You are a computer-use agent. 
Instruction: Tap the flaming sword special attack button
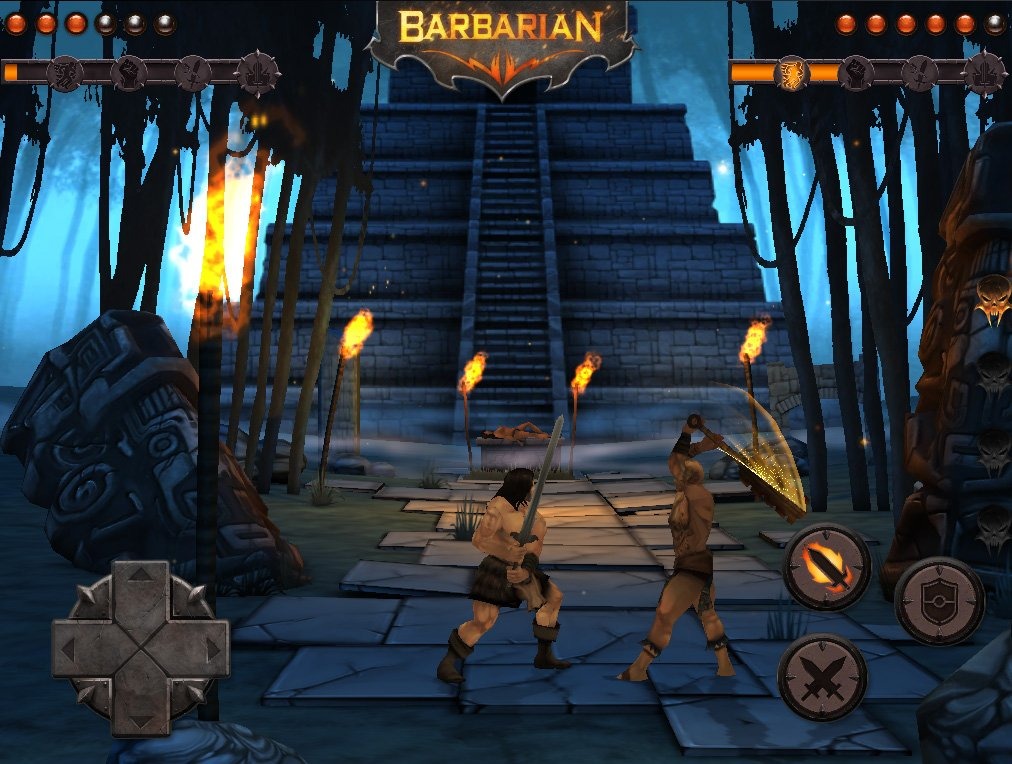[826, 566]
